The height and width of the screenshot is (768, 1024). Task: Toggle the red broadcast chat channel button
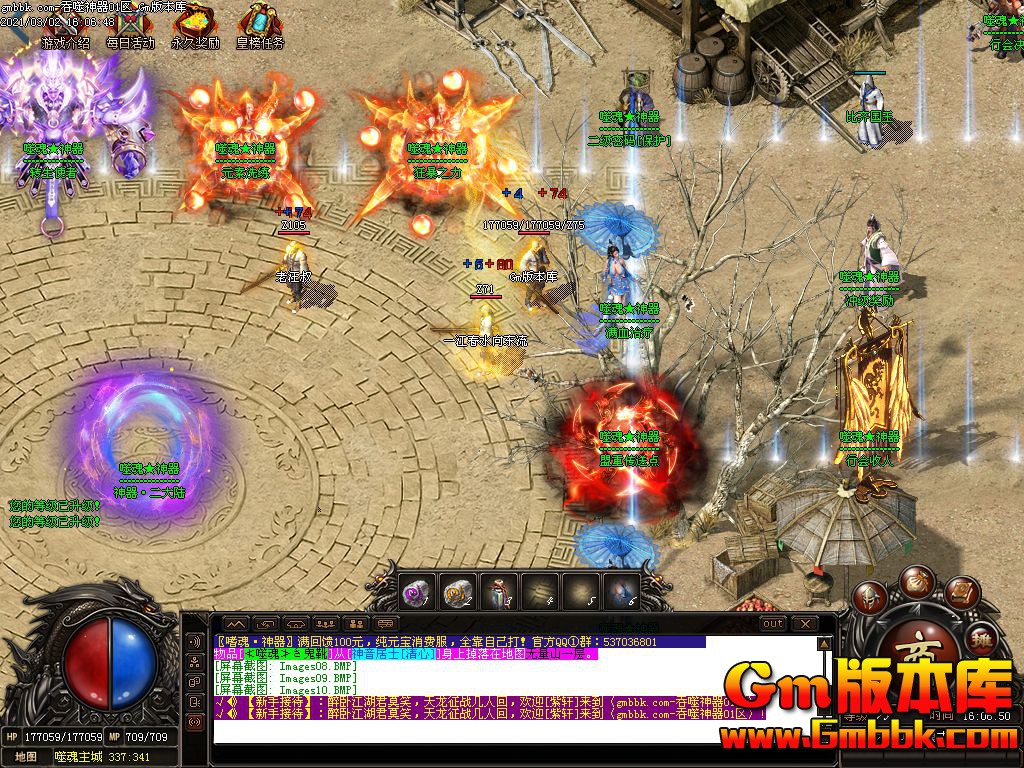coord(195,721)
